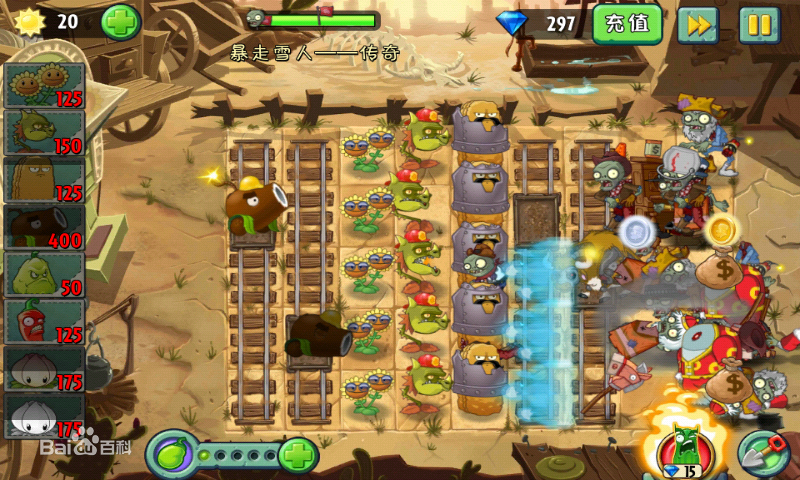Pick the Tall-nut seed packet
800x480 pixels.
click(x=45, y=180)
